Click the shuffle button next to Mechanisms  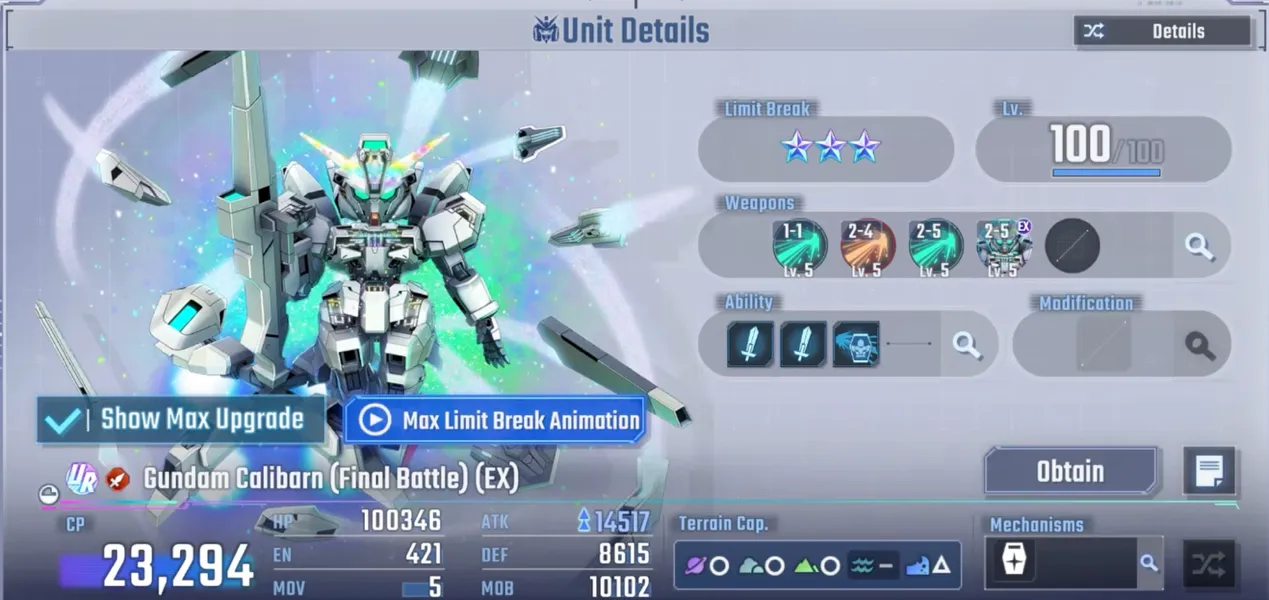point(1208,564)
